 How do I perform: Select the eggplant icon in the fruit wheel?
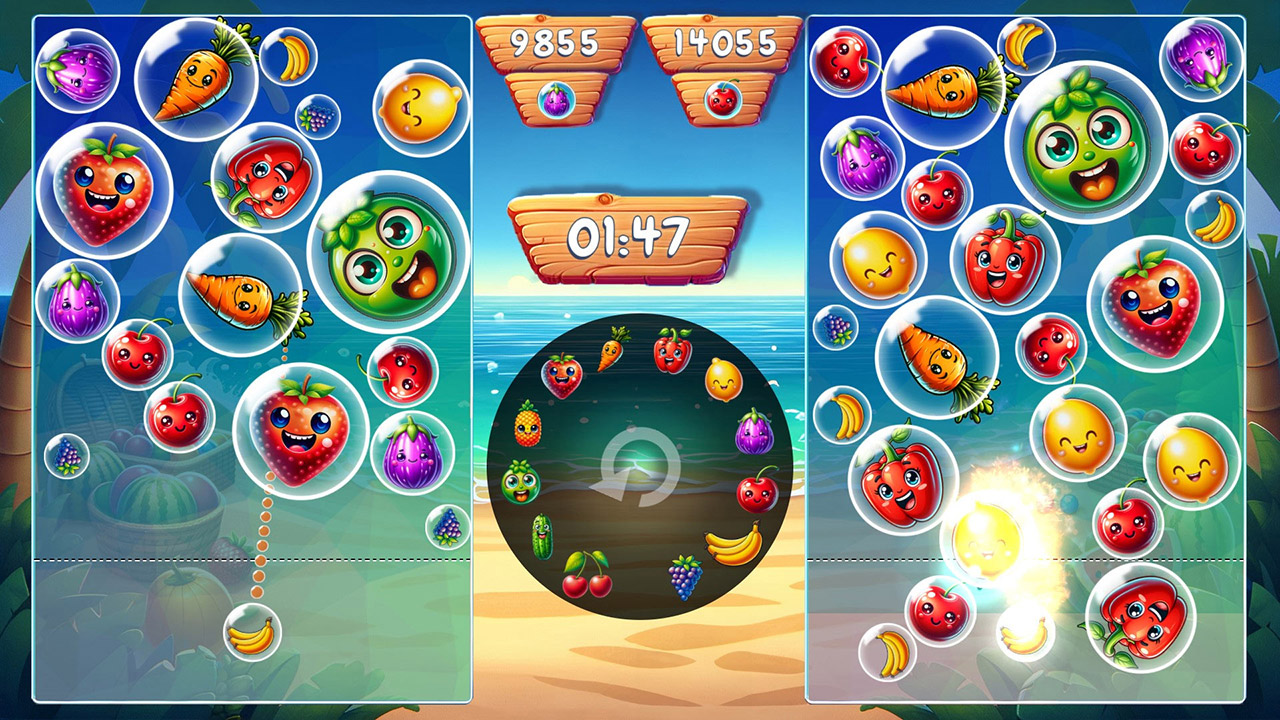click(x=753, y=432)
